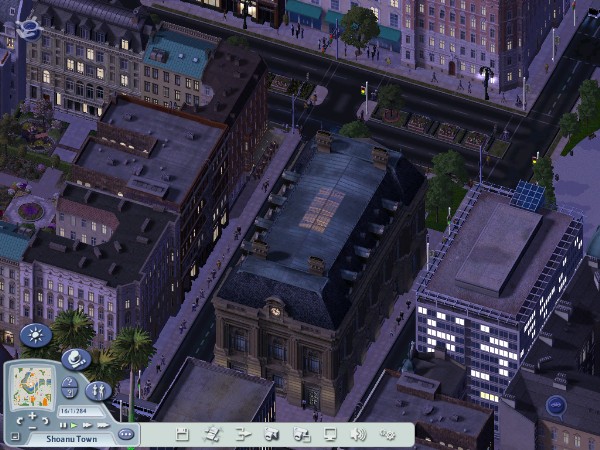The width and height of the screenshot is (600, 450).
Task: Pause the simulation
Action: click(x=64, y=425)
